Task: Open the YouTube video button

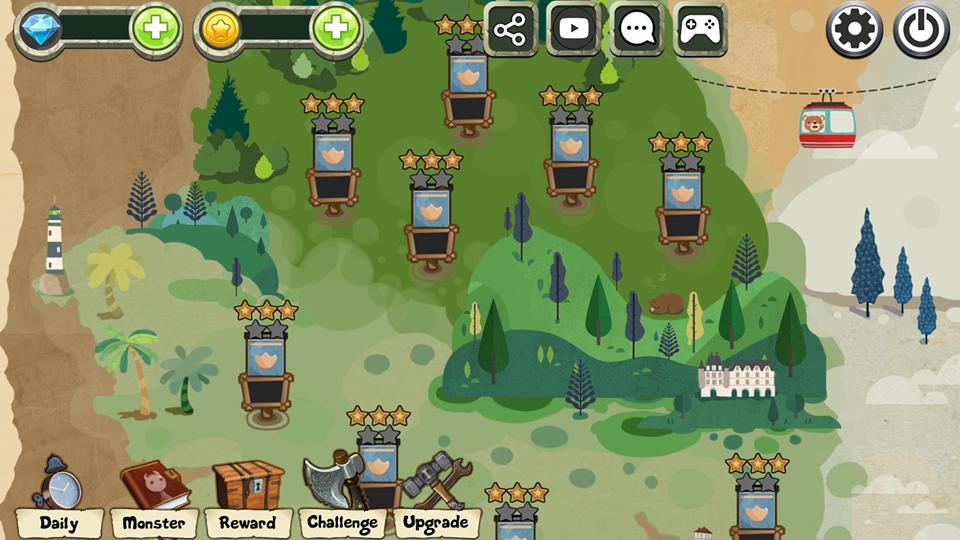Action: pos(574,29)
